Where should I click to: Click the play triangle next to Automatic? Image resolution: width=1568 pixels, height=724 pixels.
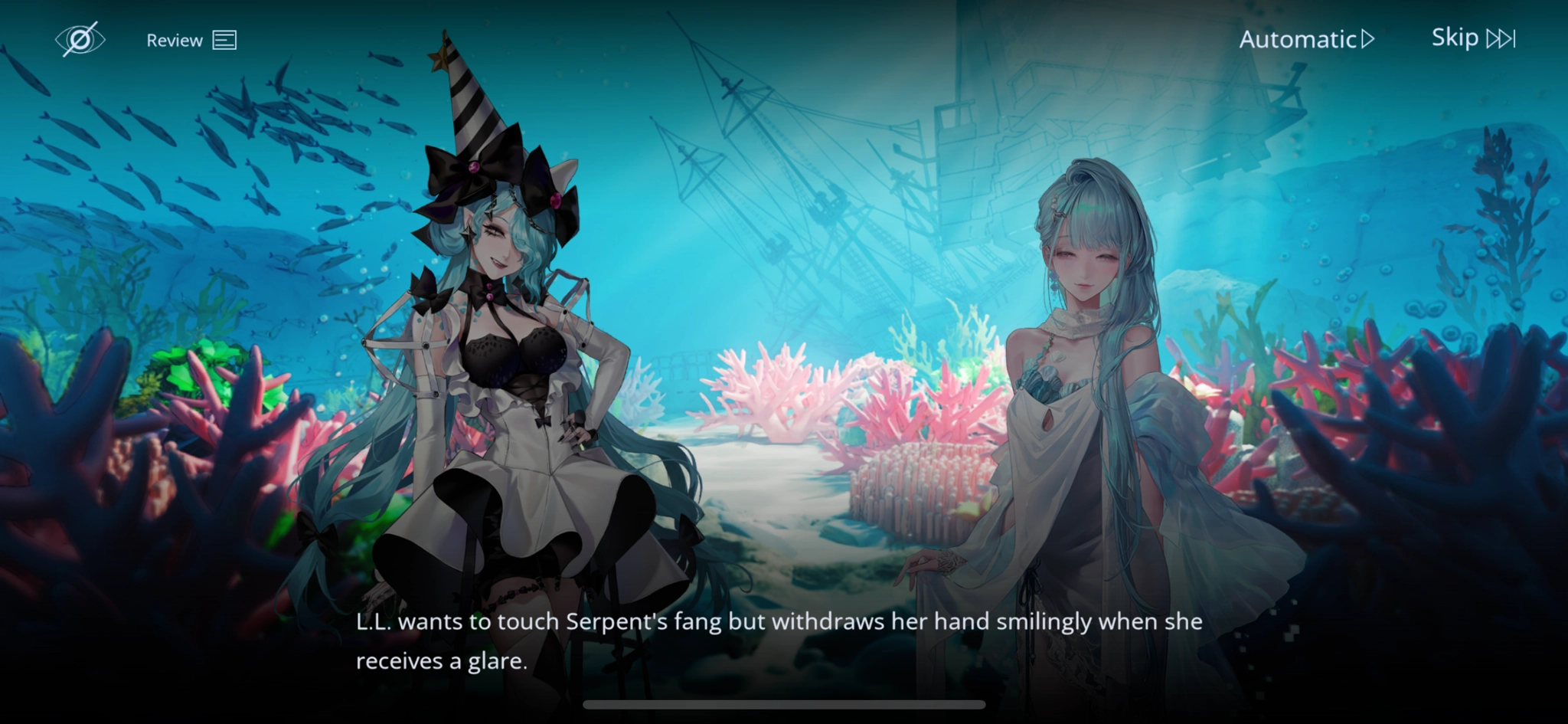(x=1370, y=38)
